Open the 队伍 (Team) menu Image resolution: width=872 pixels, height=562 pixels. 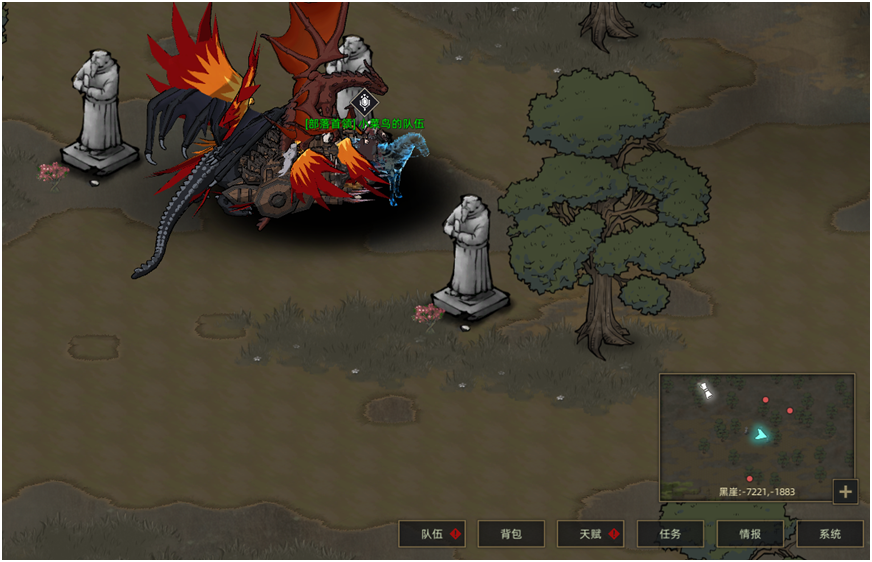(432, 534)
